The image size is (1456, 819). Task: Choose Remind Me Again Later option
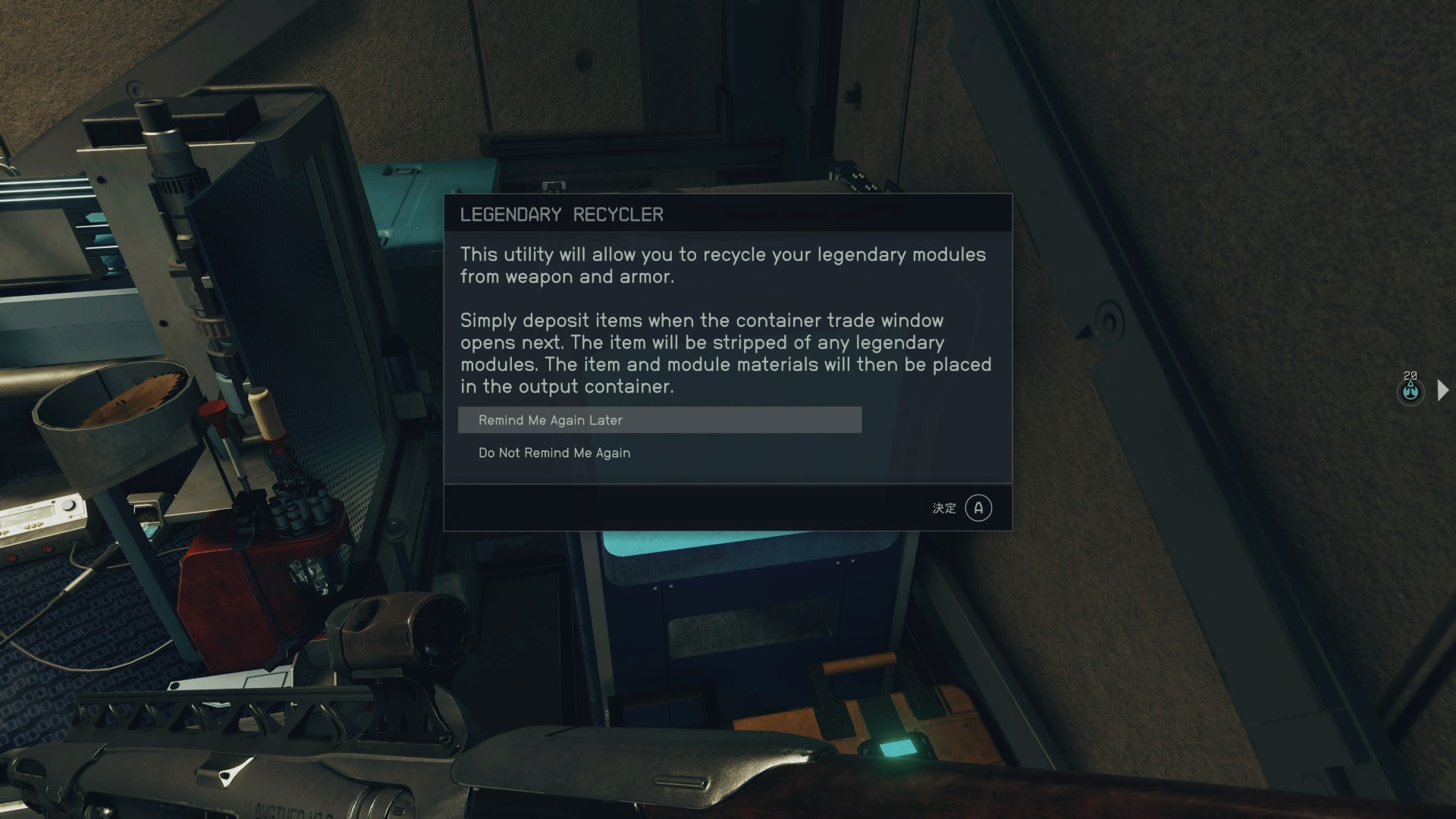click(659, 420)
